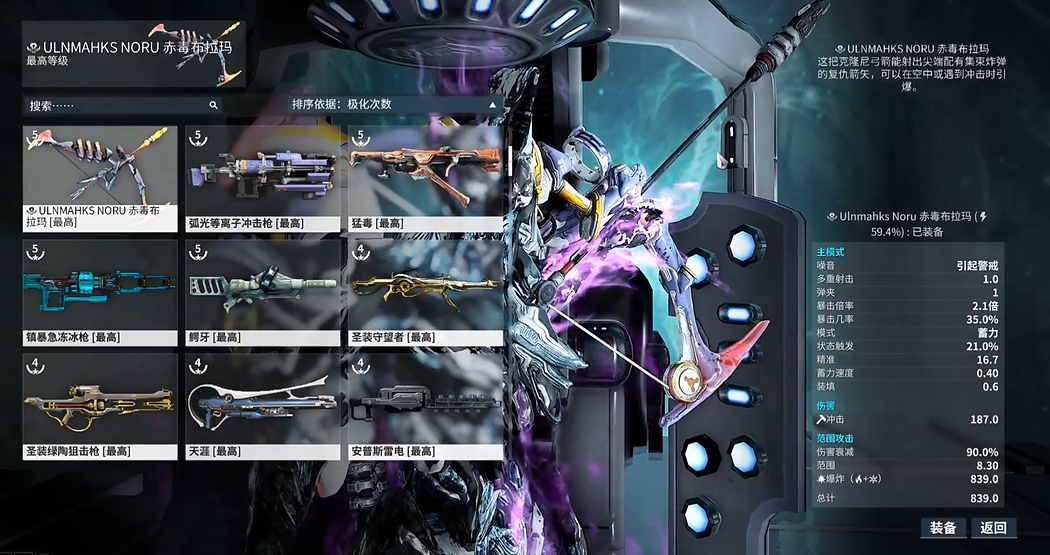Click the 搜索 search field

120,105
